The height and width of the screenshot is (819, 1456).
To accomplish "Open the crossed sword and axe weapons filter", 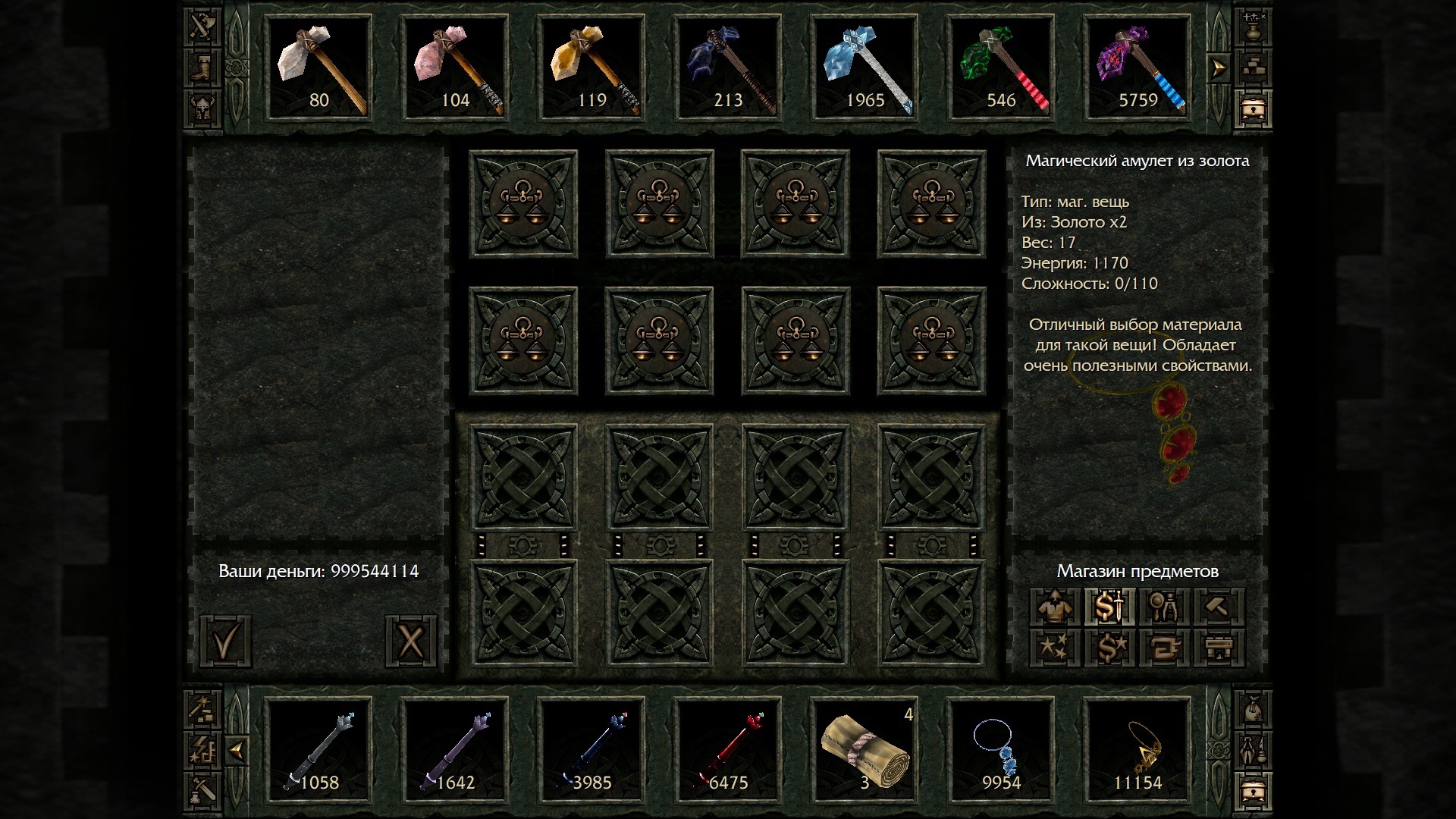I will [202, 27].
